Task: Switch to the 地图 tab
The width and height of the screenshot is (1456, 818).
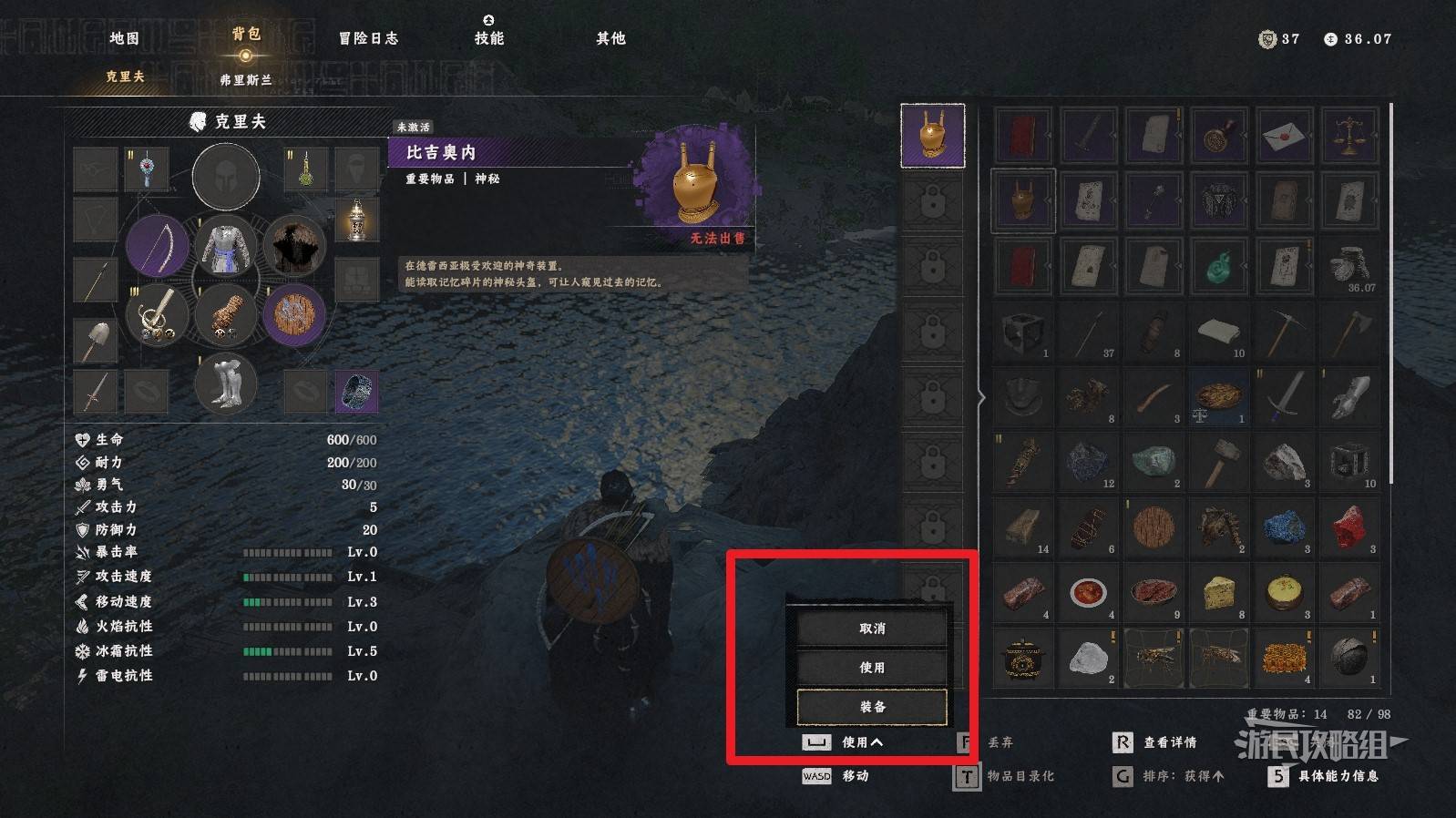Action: [x=124, y=38]
